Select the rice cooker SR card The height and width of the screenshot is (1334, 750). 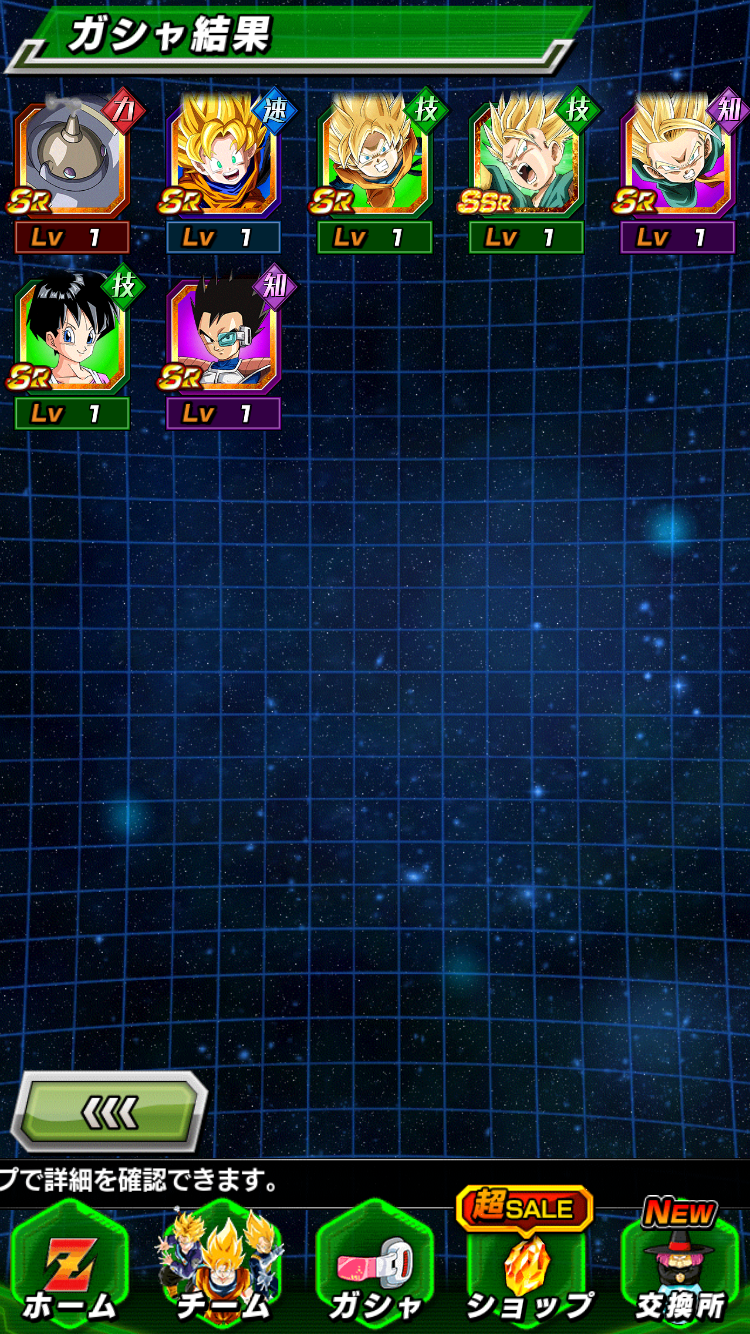click(x=72, y=160)
